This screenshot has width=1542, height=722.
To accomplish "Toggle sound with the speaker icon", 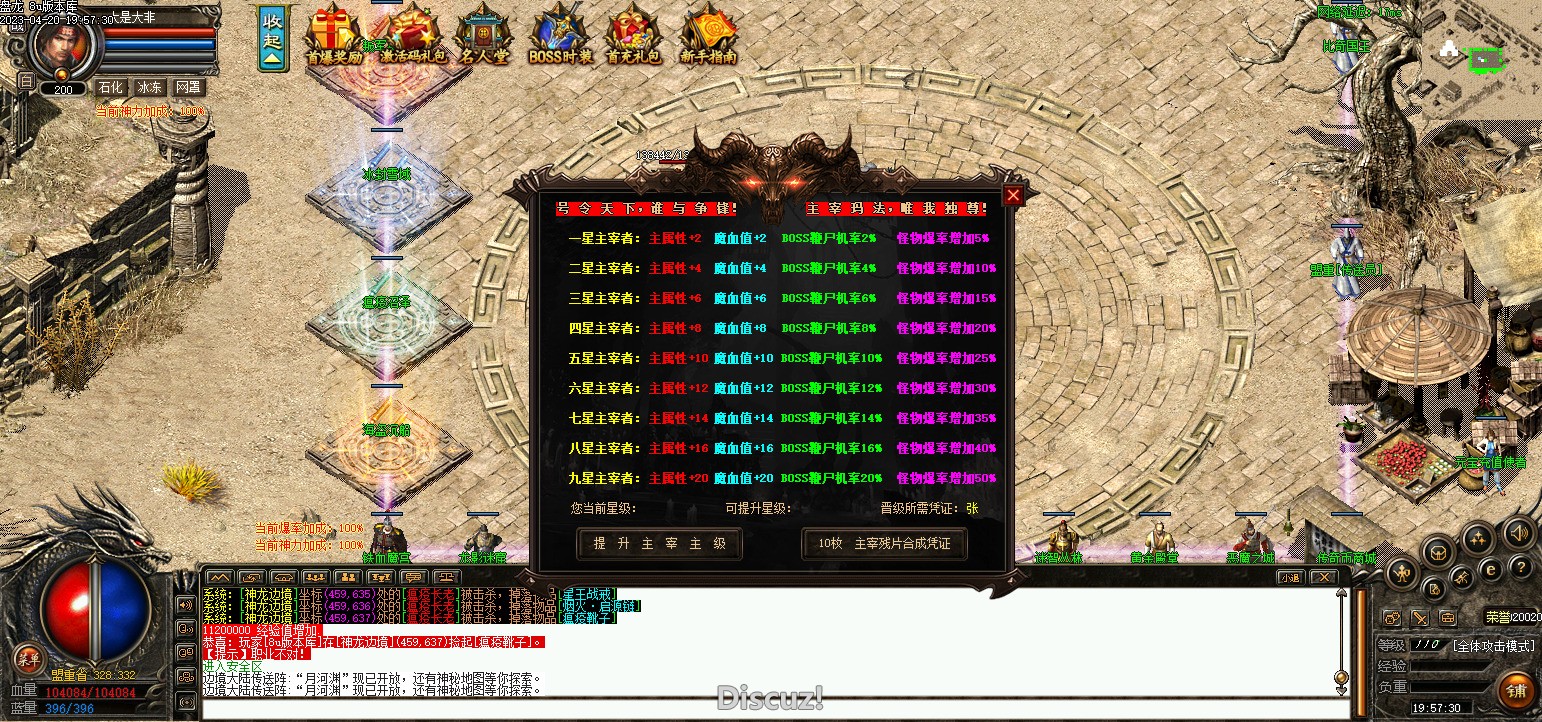I will click(1518, 532).
